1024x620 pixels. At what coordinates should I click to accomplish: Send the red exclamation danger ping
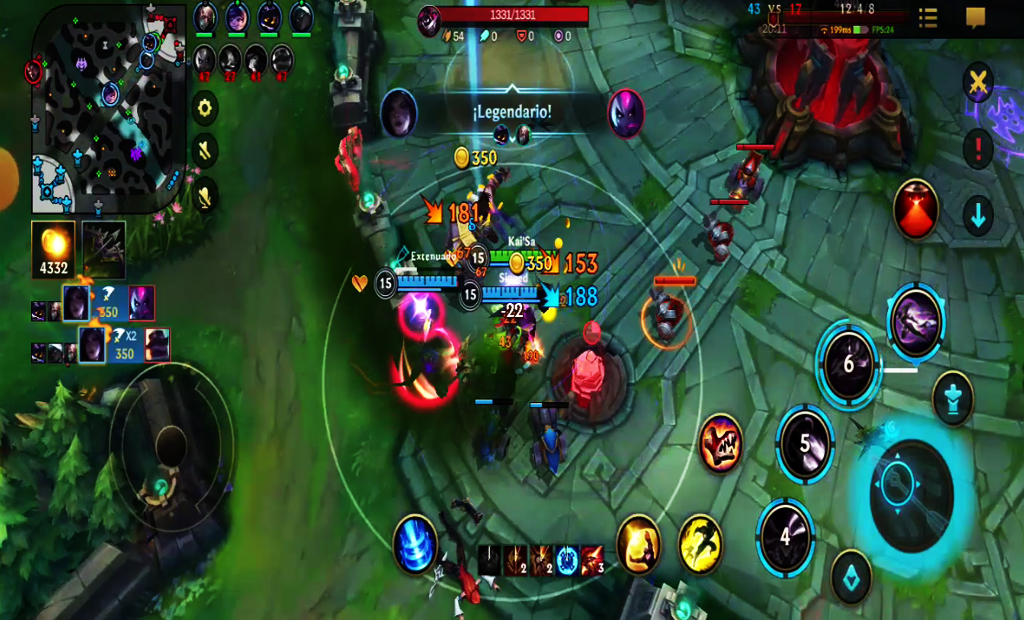pos(977,148)
